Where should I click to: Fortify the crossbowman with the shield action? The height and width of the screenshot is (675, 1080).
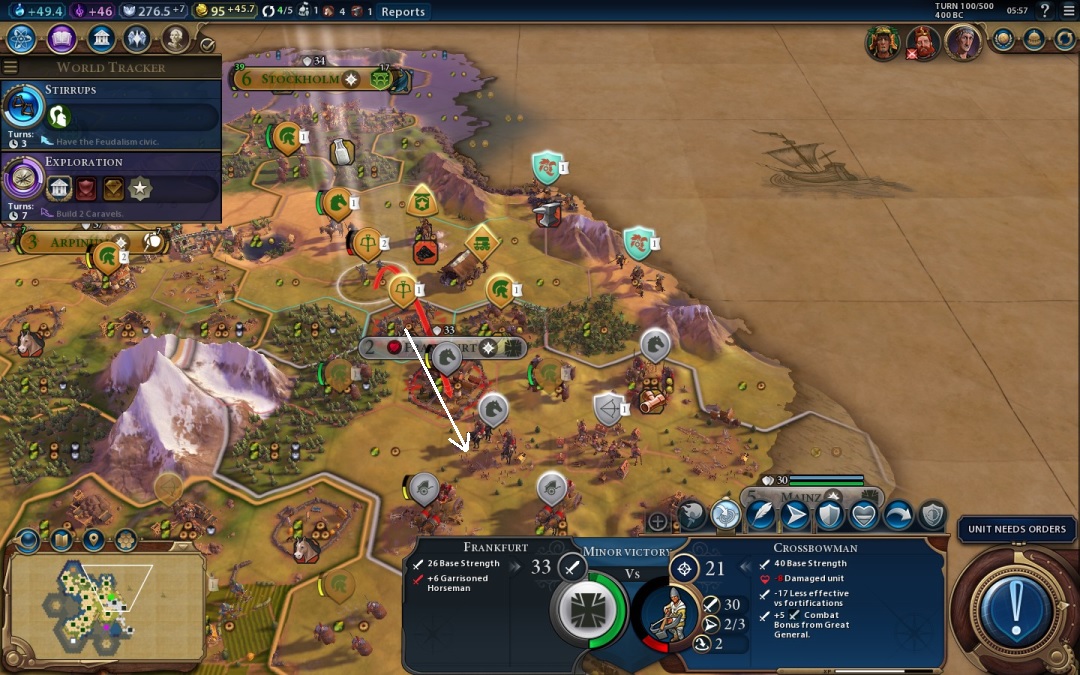pyautogui.click(x=830, y=515)
